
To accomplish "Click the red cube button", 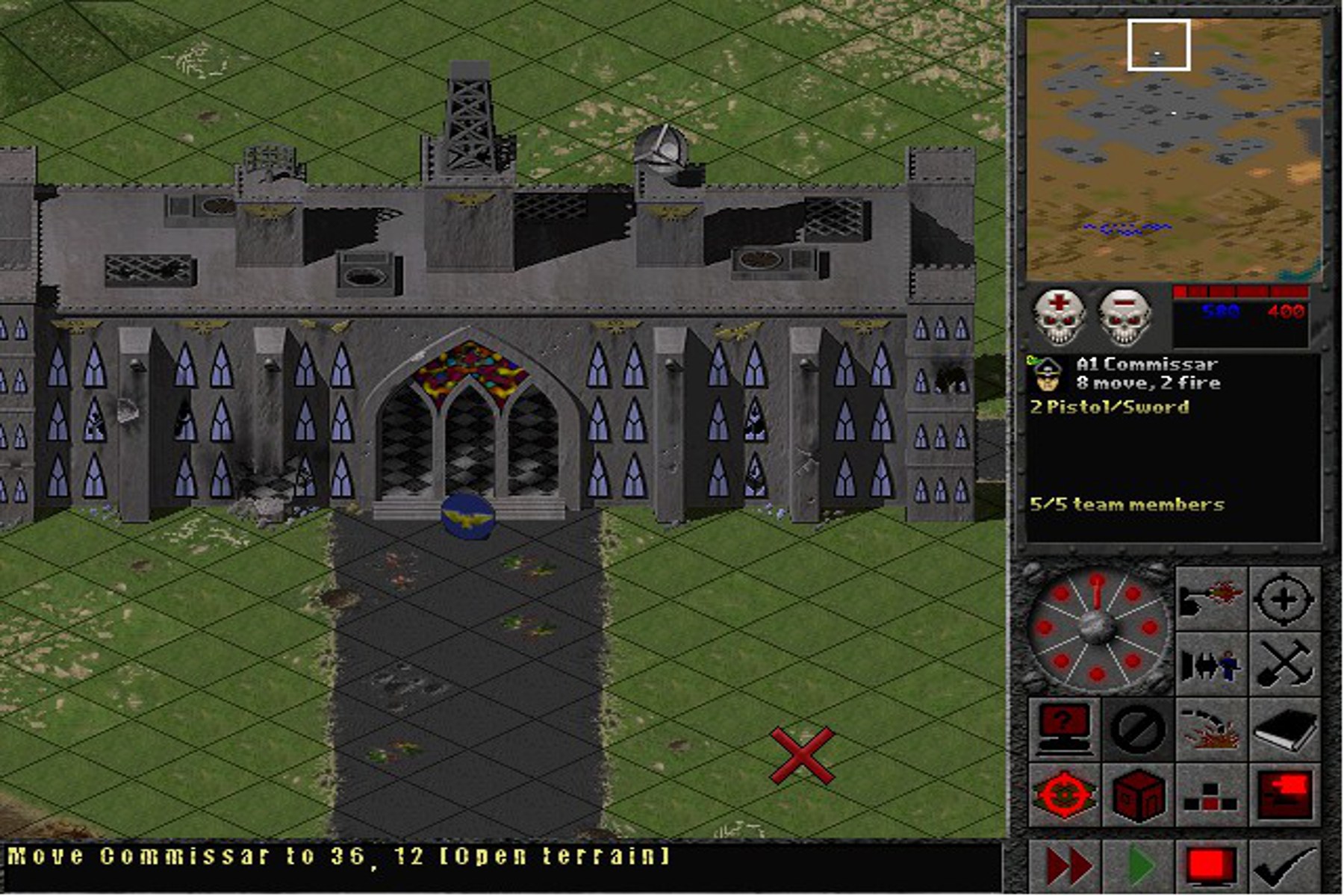I will pyautogui.click(x=1137, y=794).
